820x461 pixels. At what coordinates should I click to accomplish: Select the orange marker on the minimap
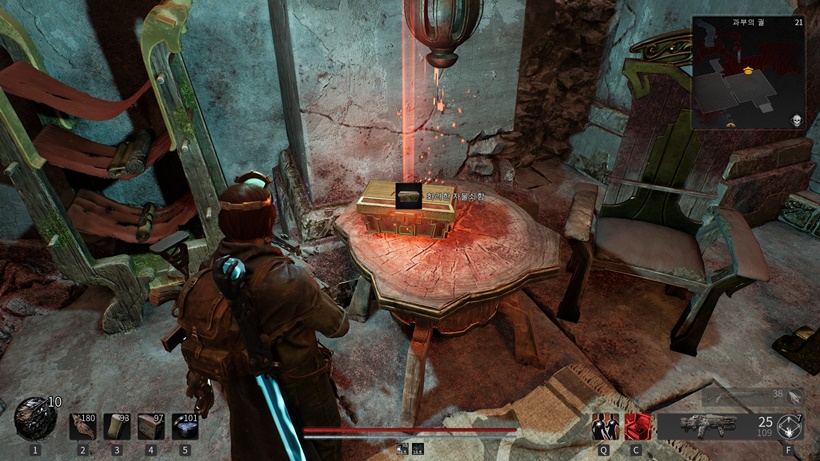pos(748,71)
